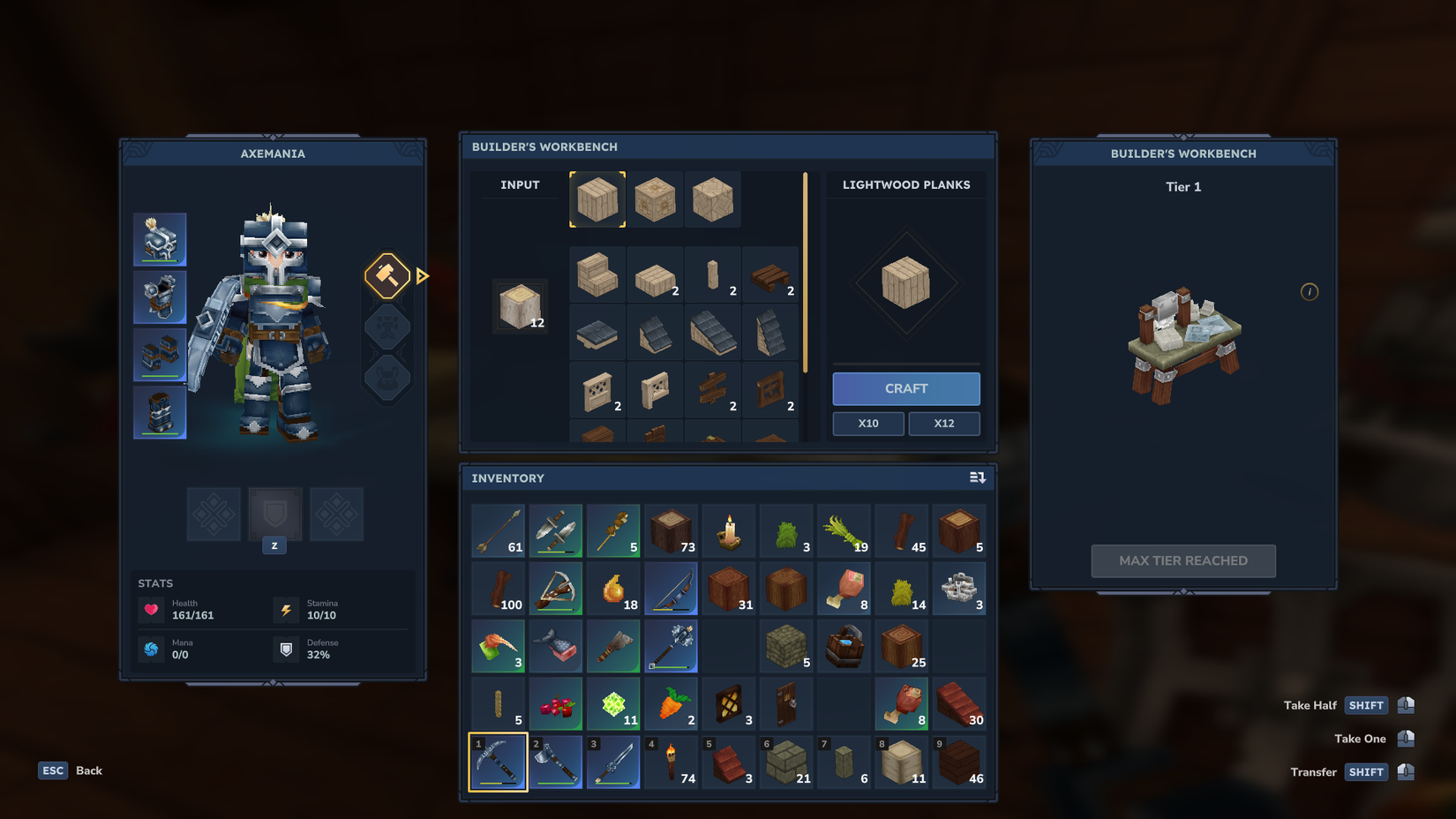
Task: Click the Stamina lightning icon in stats
Action: (286, 610)
